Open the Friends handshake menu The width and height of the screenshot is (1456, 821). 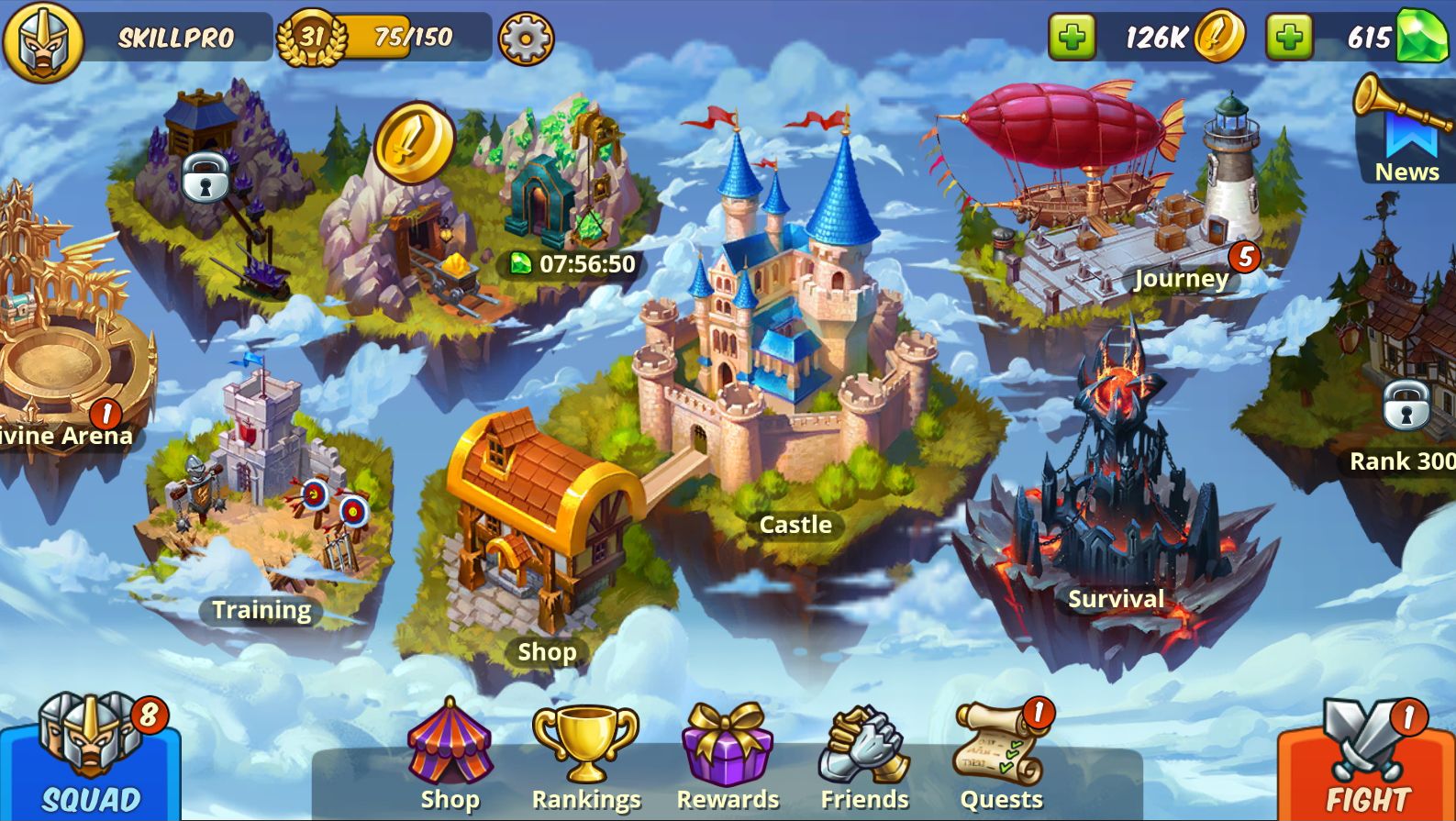[864, 757]
